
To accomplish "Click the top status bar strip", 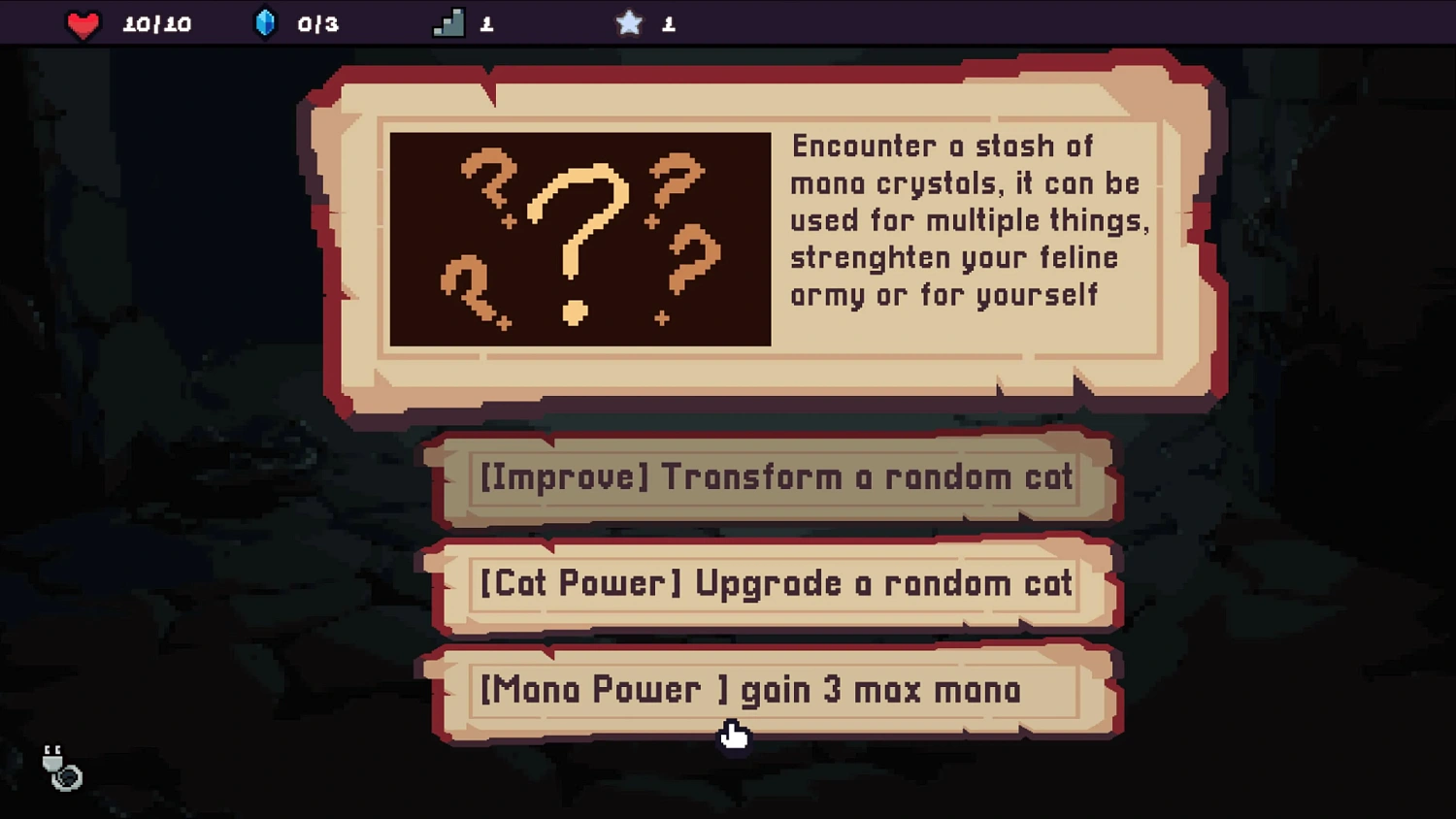I will click(728, 21).
